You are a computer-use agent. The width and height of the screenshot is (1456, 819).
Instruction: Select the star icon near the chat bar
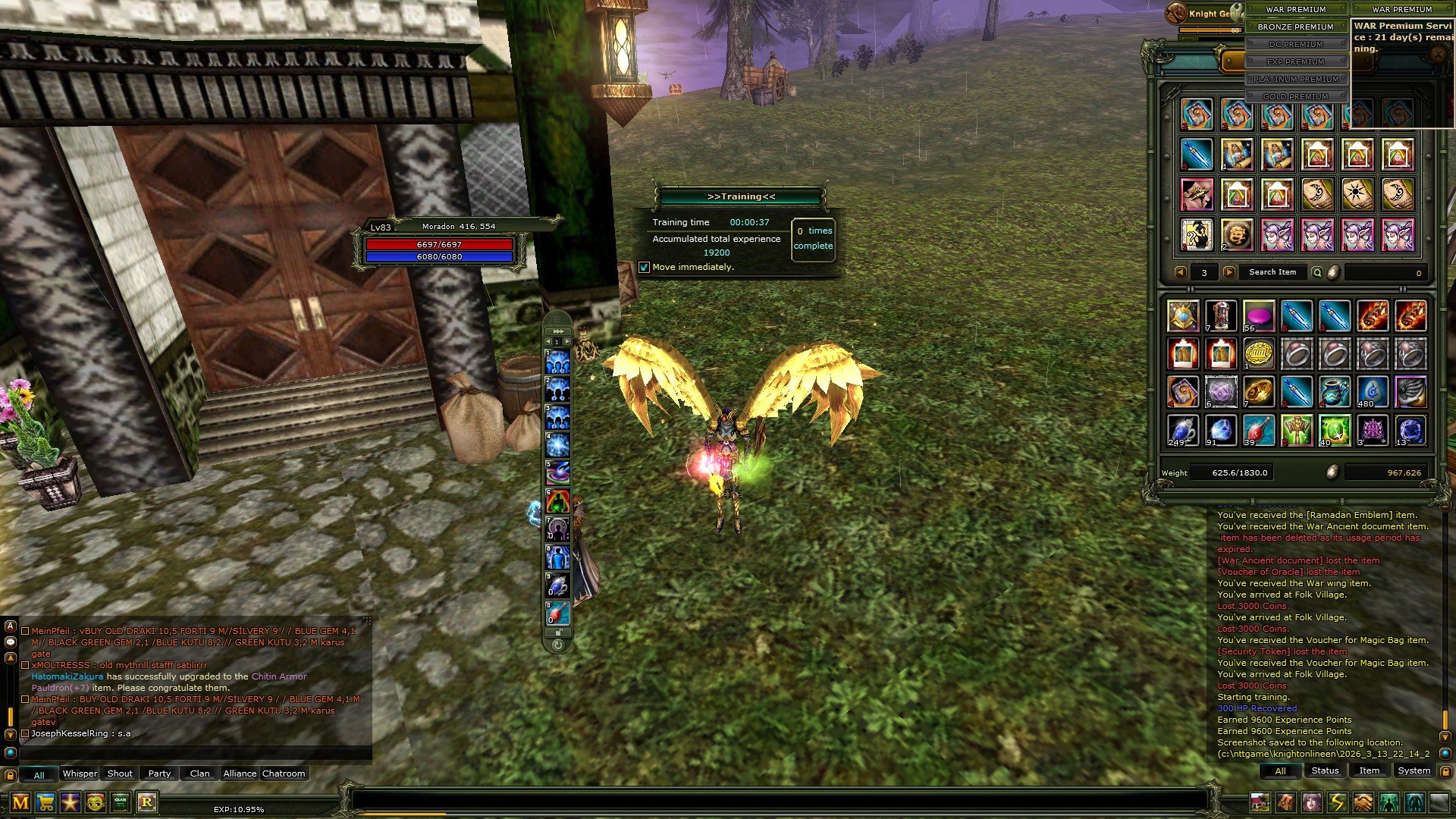coord(71,803)
